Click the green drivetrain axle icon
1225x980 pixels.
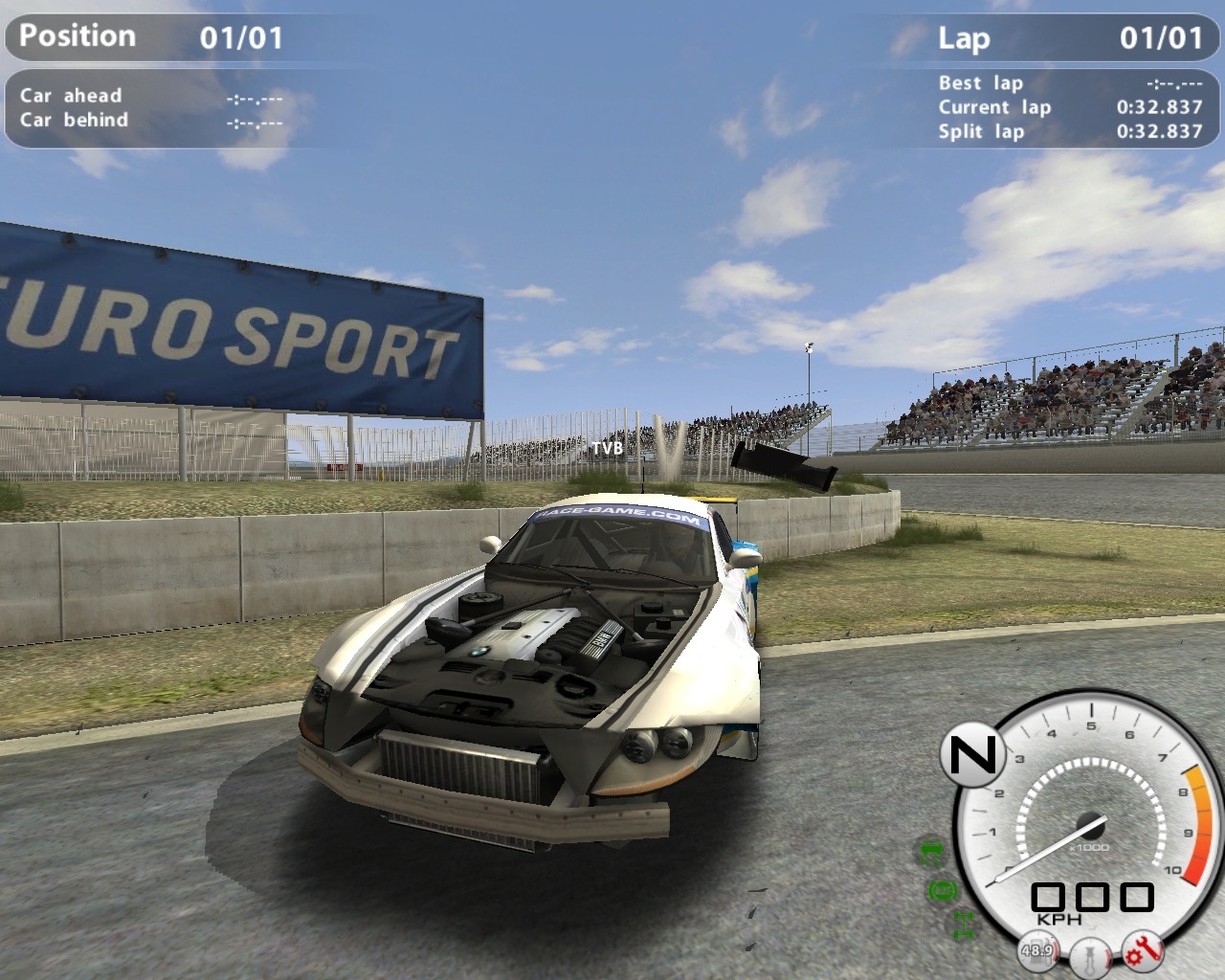pos(963,924)
